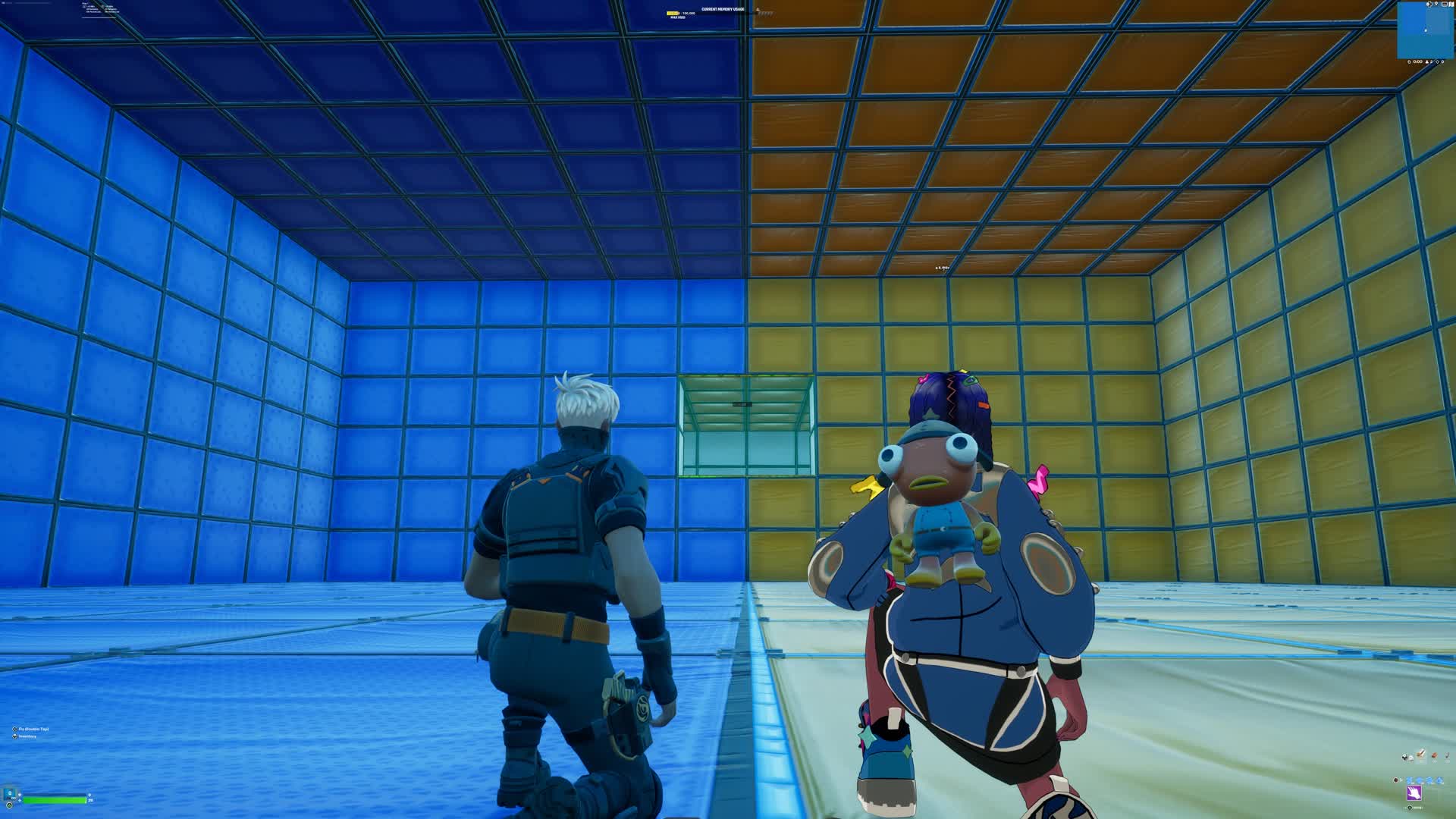The width and height of the screenshot is (1456, 819).
Task: Select the purple glove item in the hotbar
Action: (1414, 791)
